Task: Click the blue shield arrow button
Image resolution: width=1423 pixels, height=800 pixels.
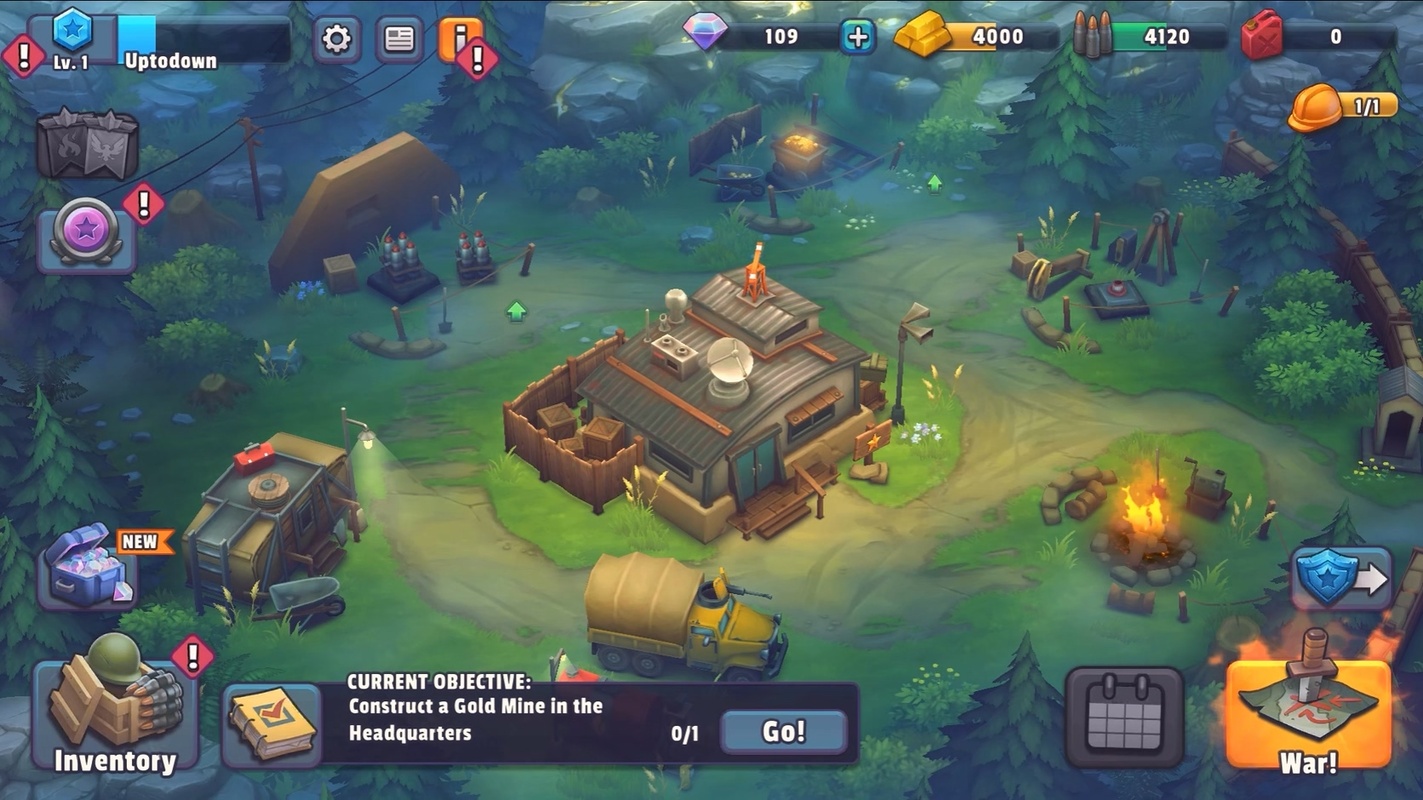Action: click(x=1340, y=578)
